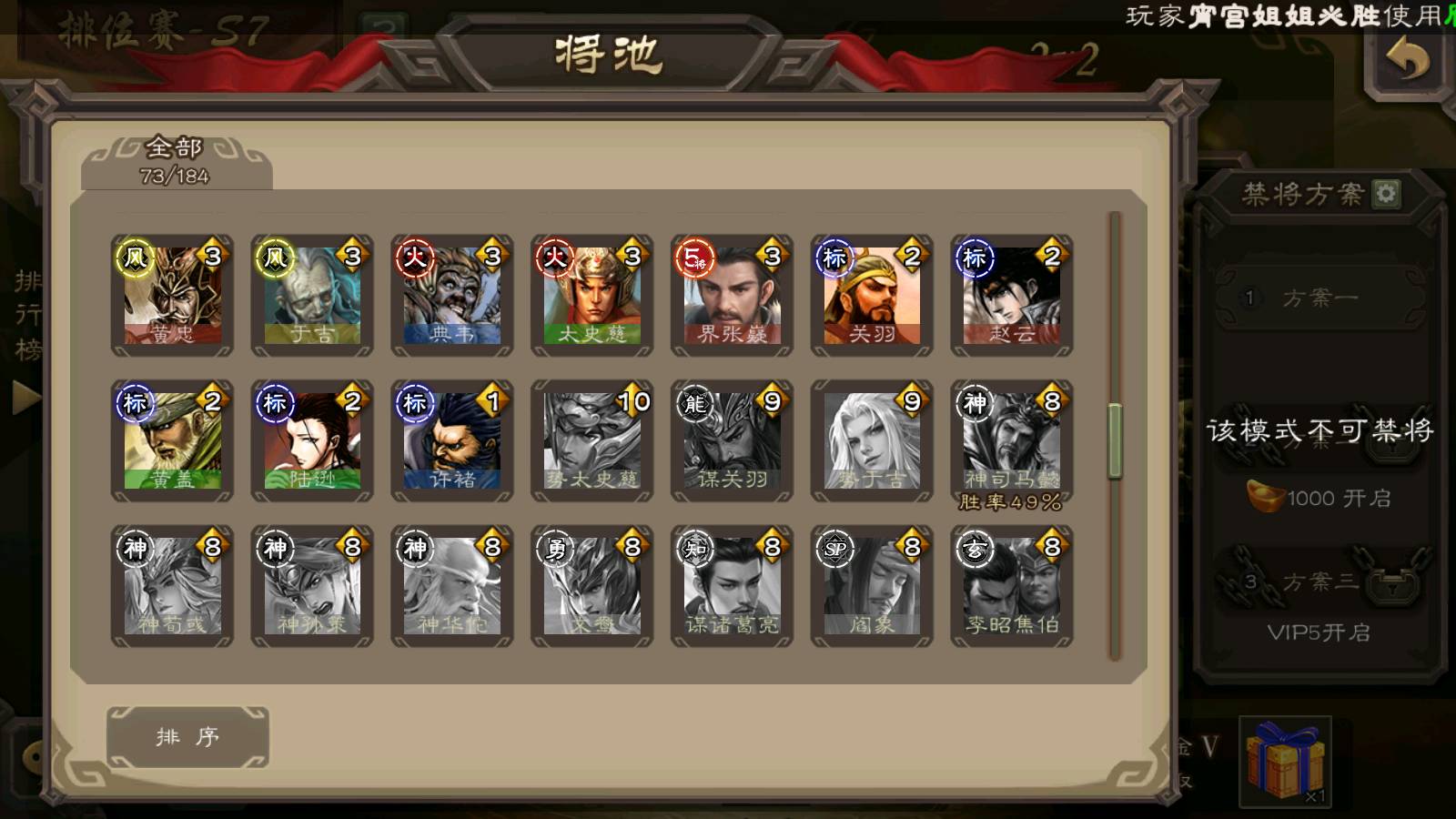Choose the 李昭焦伯 general card
Viewport: 1456px width, 819px height.
[x=1012, y=586]
